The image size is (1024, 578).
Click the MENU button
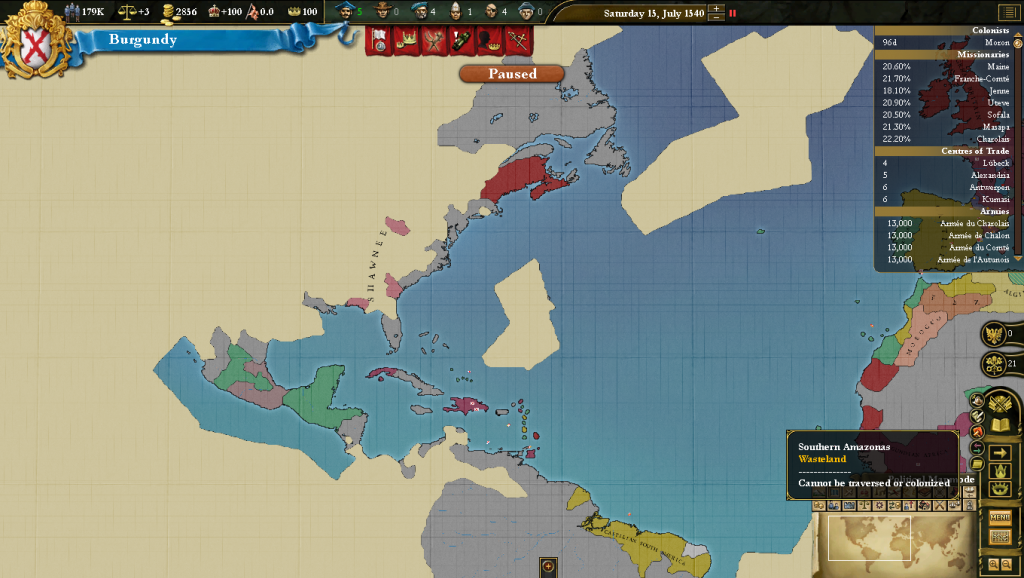1000,517
